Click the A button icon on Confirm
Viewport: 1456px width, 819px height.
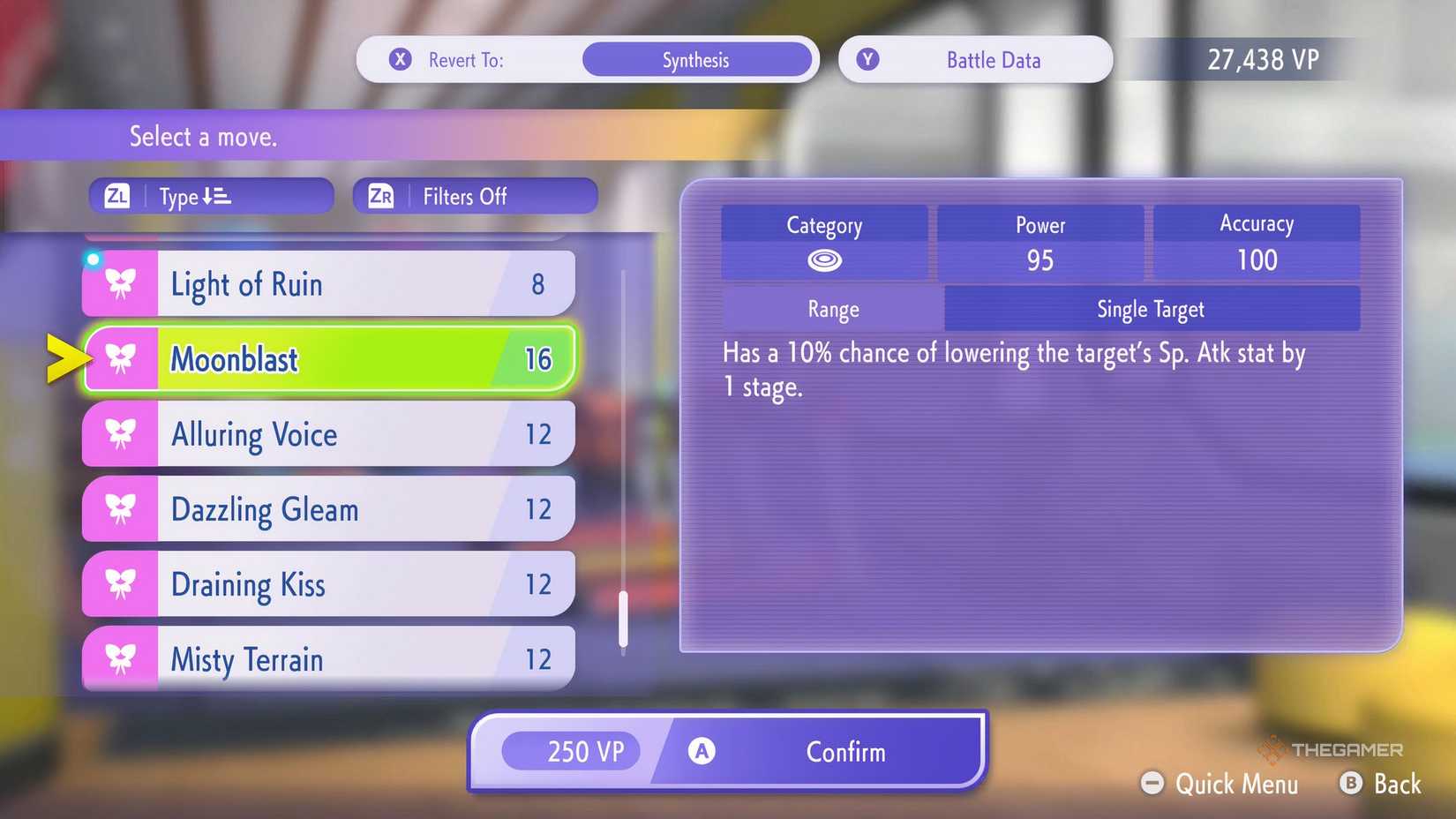(x=702, y=750)
